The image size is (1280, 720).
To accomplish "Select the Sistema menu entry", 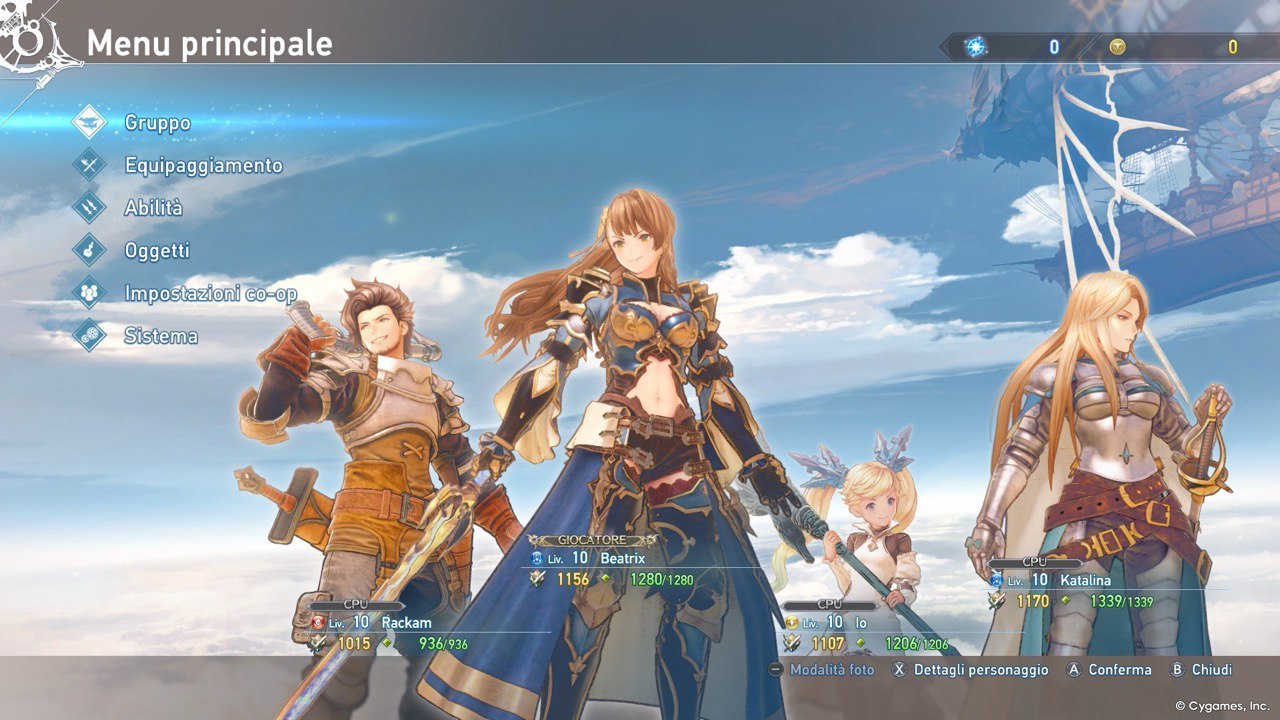I will (x=160, y=336).
